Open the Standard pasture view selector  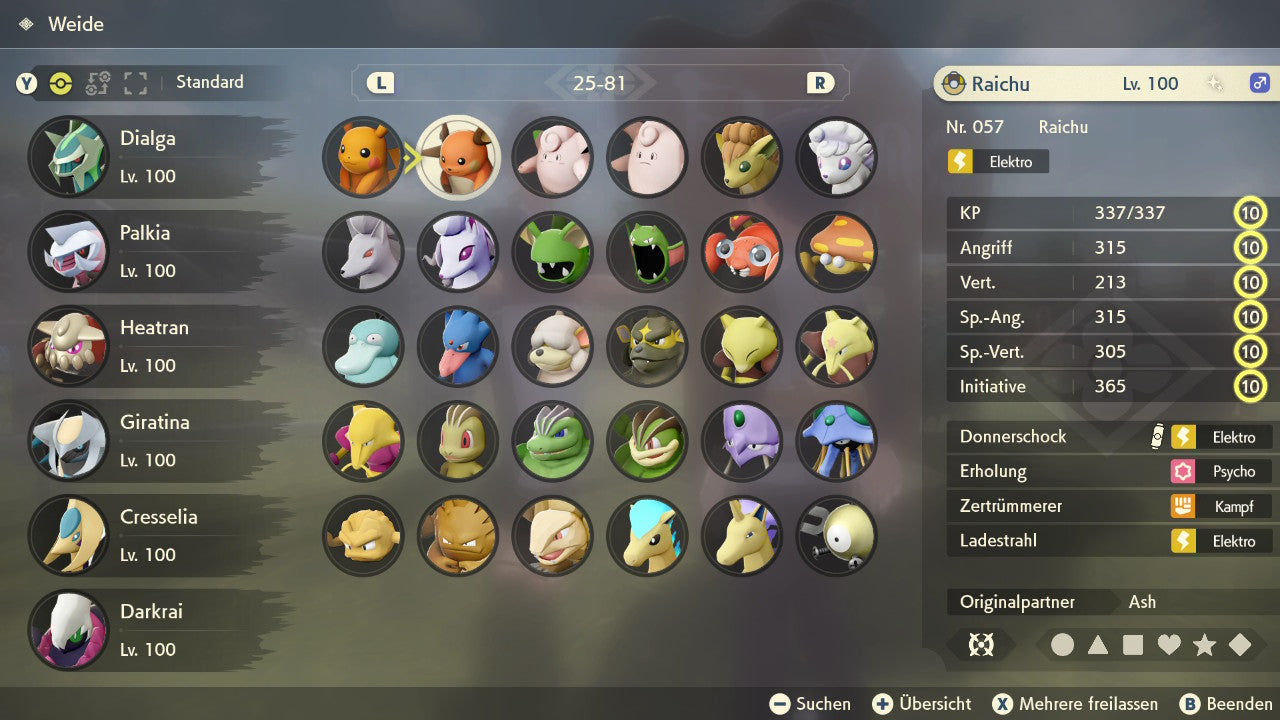click(210, 83)
